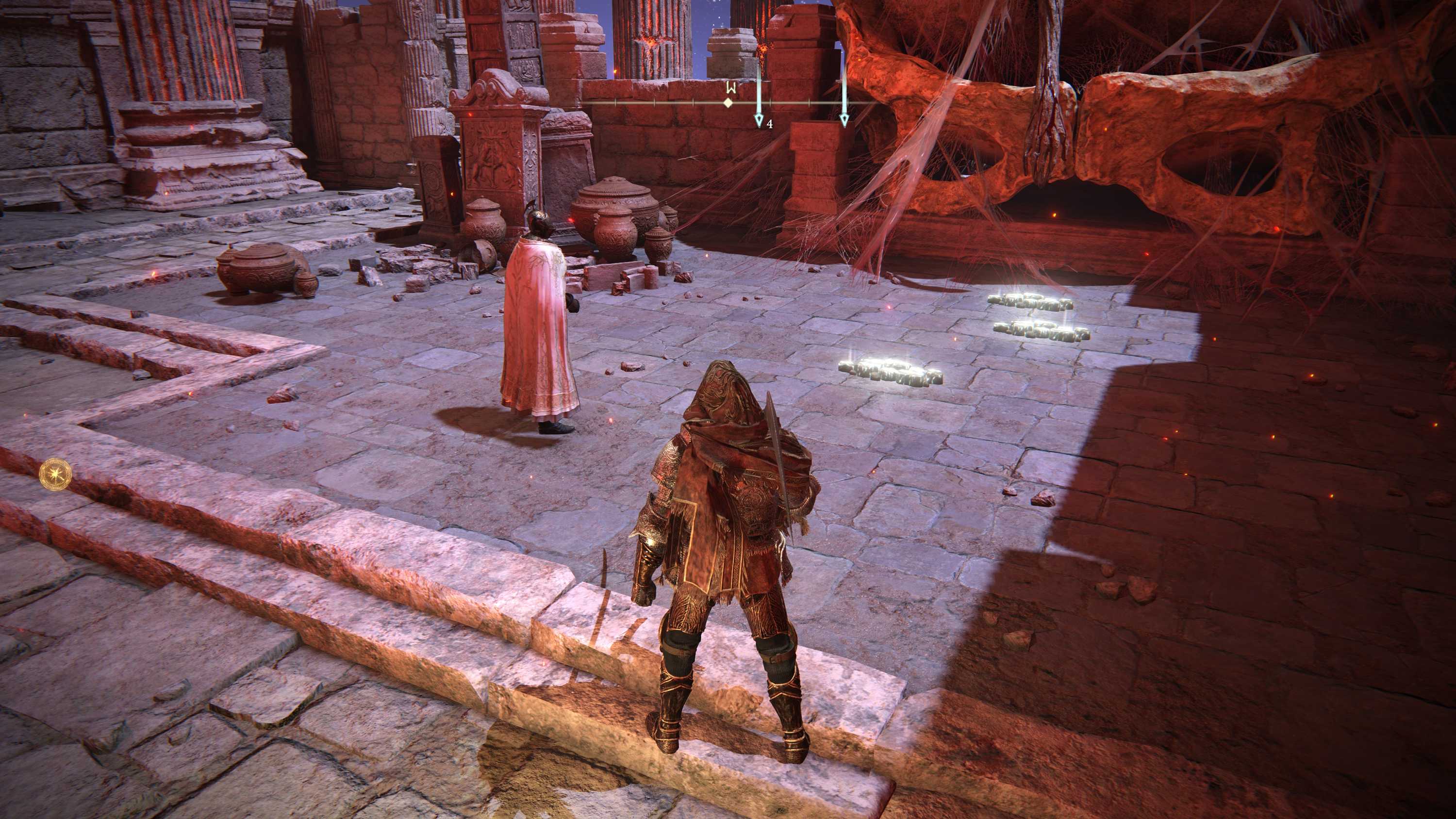Click the compass tick left of the diamond

(694, 102)
